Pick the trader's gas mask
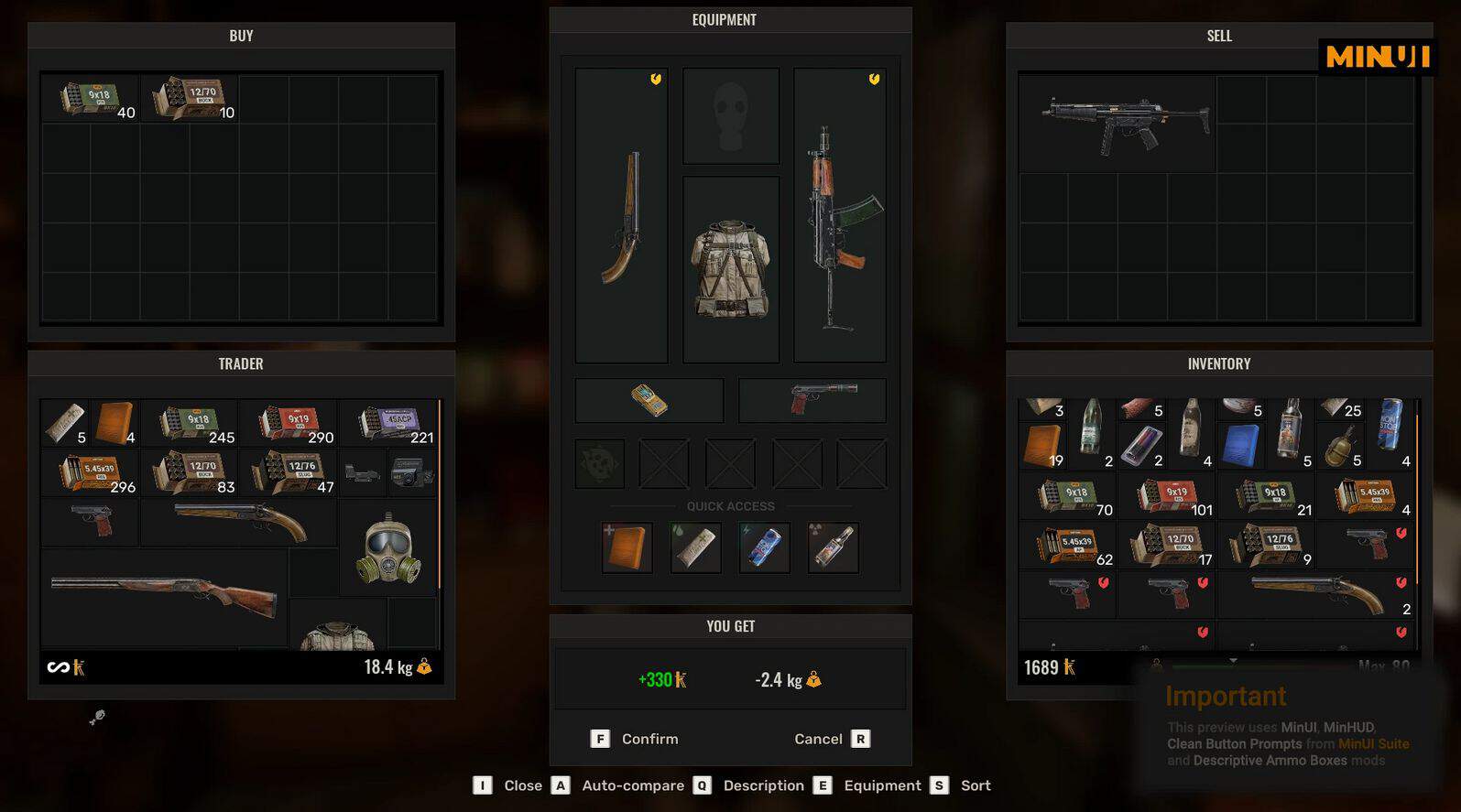 click(x=388, y=548)
